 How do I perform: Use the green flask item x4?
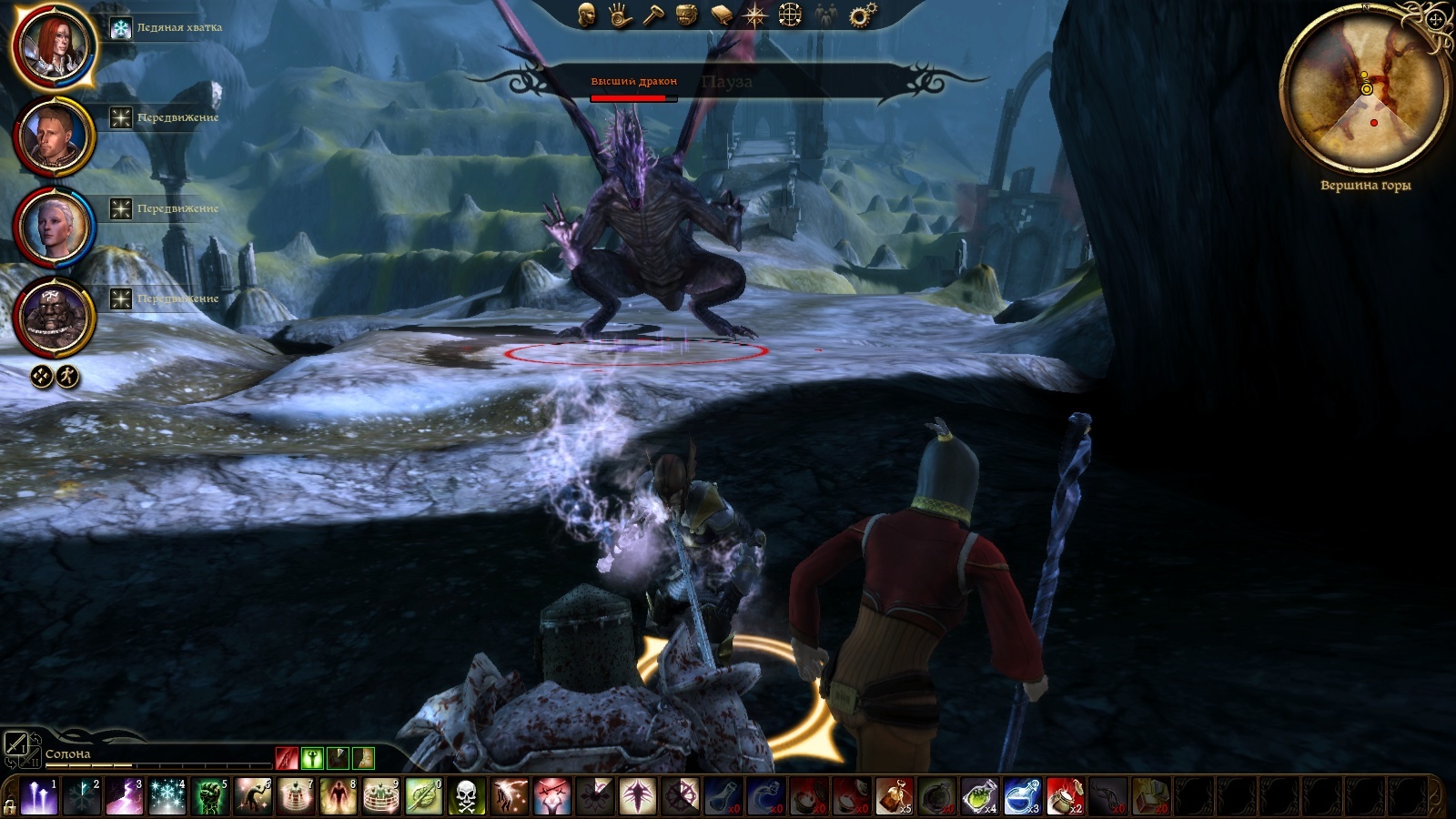pyautogui.click(x=980, y=797)
